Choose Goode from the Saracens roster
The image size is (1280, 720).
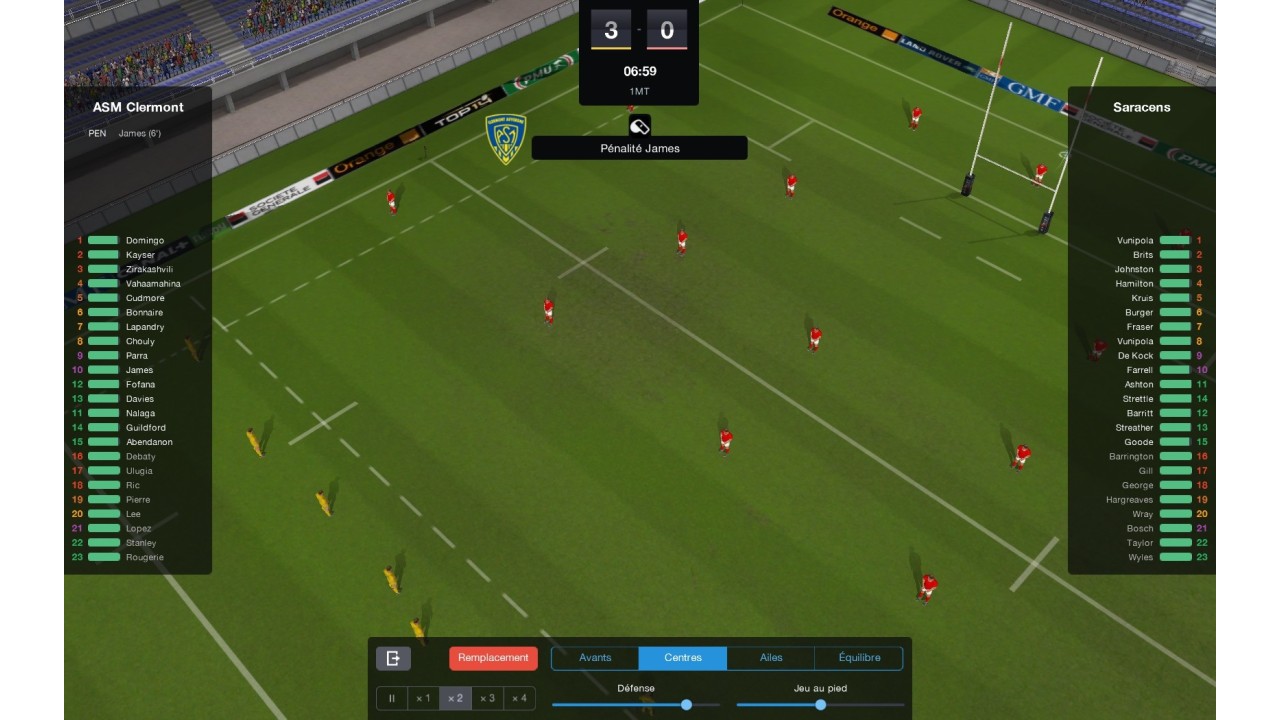1138,442
